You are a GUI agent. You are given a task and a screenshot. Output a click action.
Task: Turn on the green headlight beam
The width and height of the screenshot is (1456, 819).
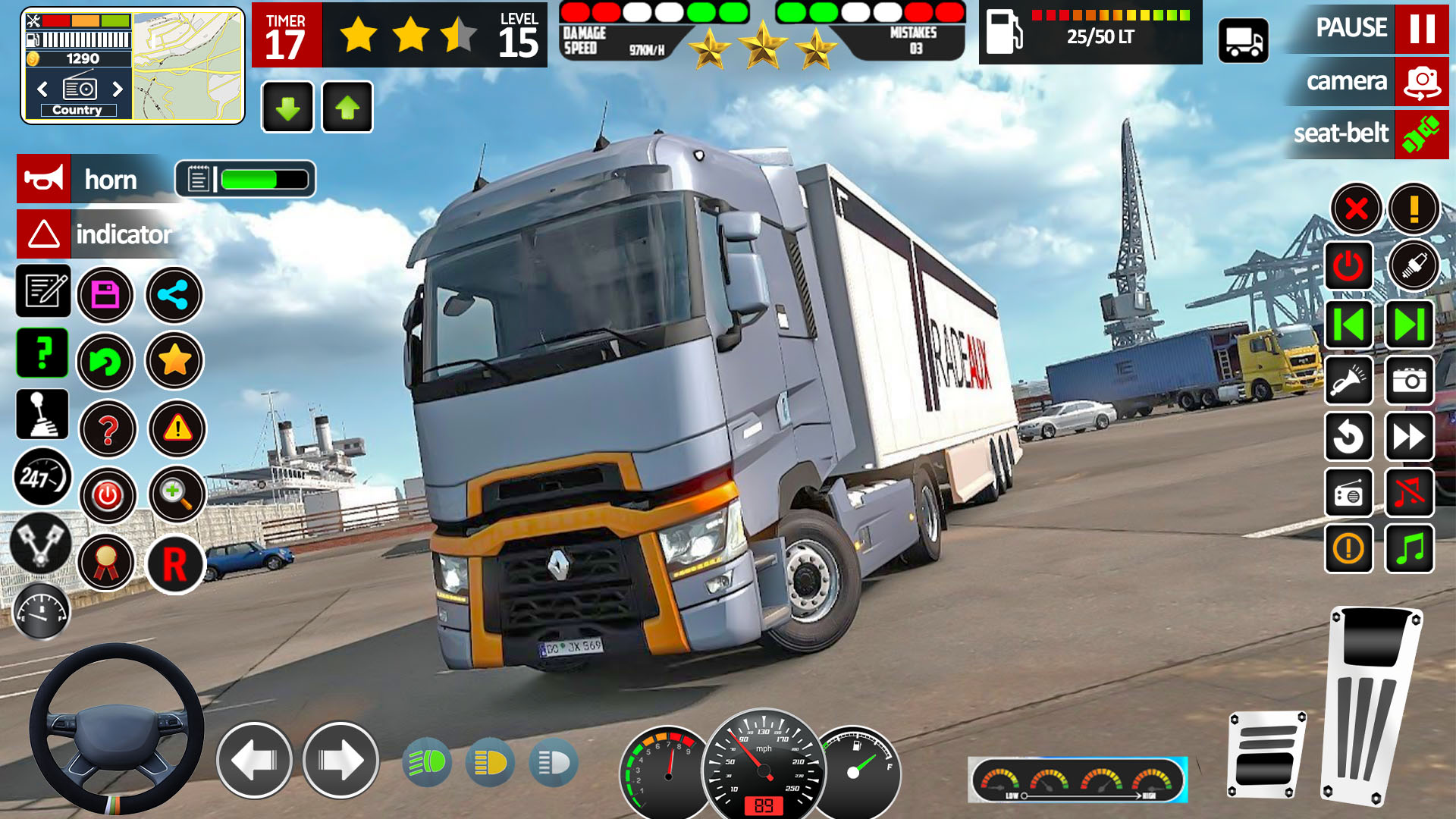(x=427, y=762)
